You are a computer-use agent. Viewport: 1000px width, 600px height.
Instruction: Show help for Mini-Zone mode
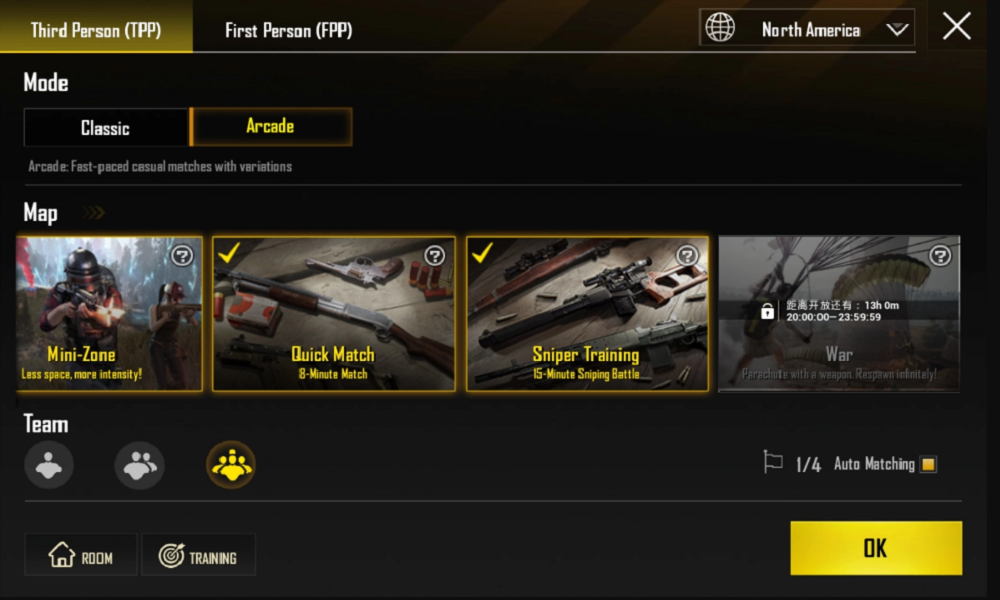click(x=182, y=256)
